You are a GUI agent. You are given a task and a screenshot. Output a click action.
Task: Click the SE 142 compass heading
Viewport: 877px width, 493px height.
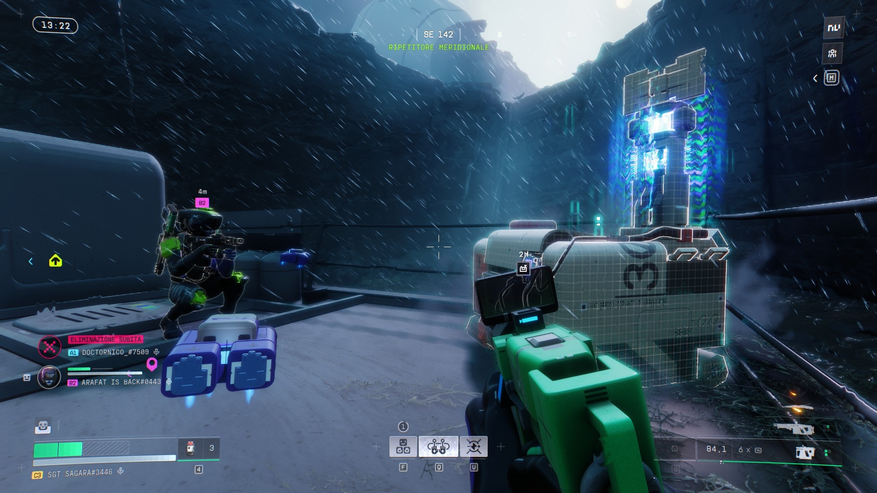pyautogui.click(x=438, y=35)
